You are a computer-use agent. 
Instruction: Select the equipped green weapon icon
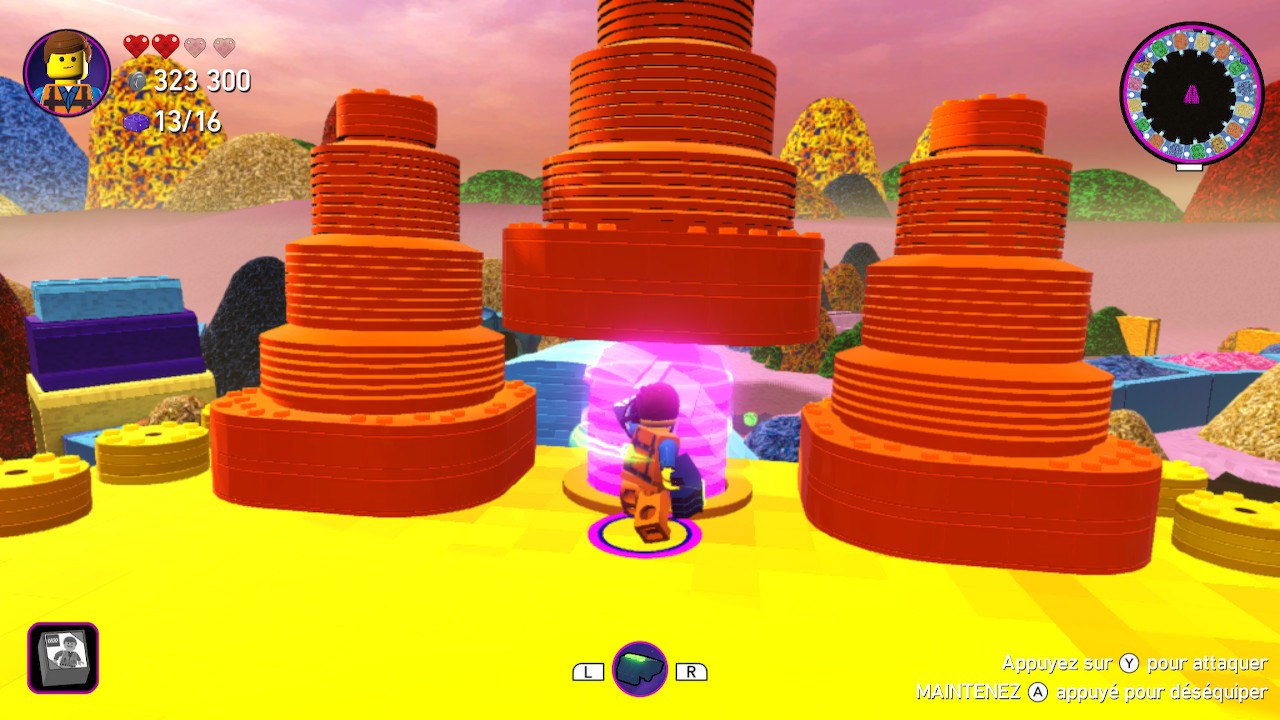(x=641, y=669)
